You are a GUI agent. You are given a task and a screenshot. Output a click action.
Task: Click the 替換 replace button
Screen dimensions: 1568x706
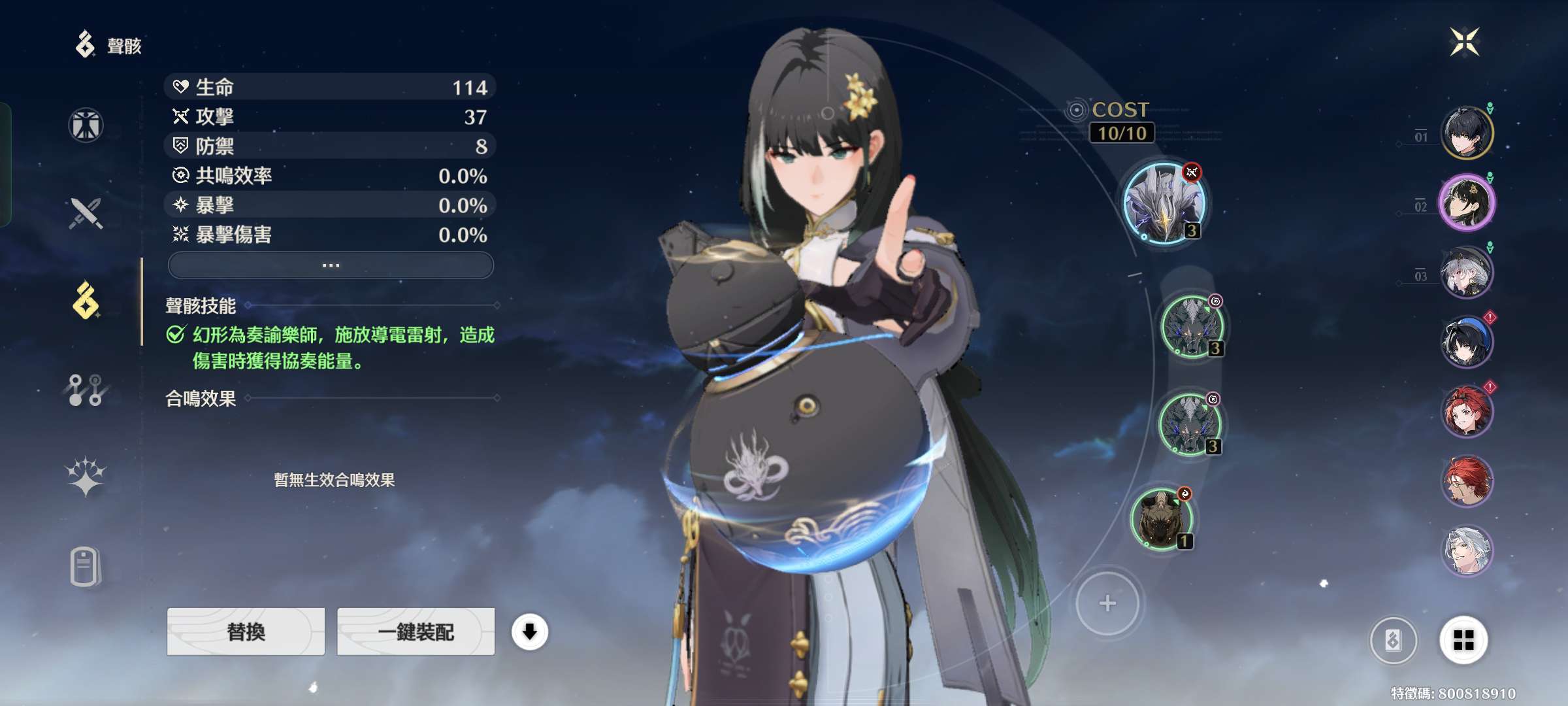click(x=246, y=631)
